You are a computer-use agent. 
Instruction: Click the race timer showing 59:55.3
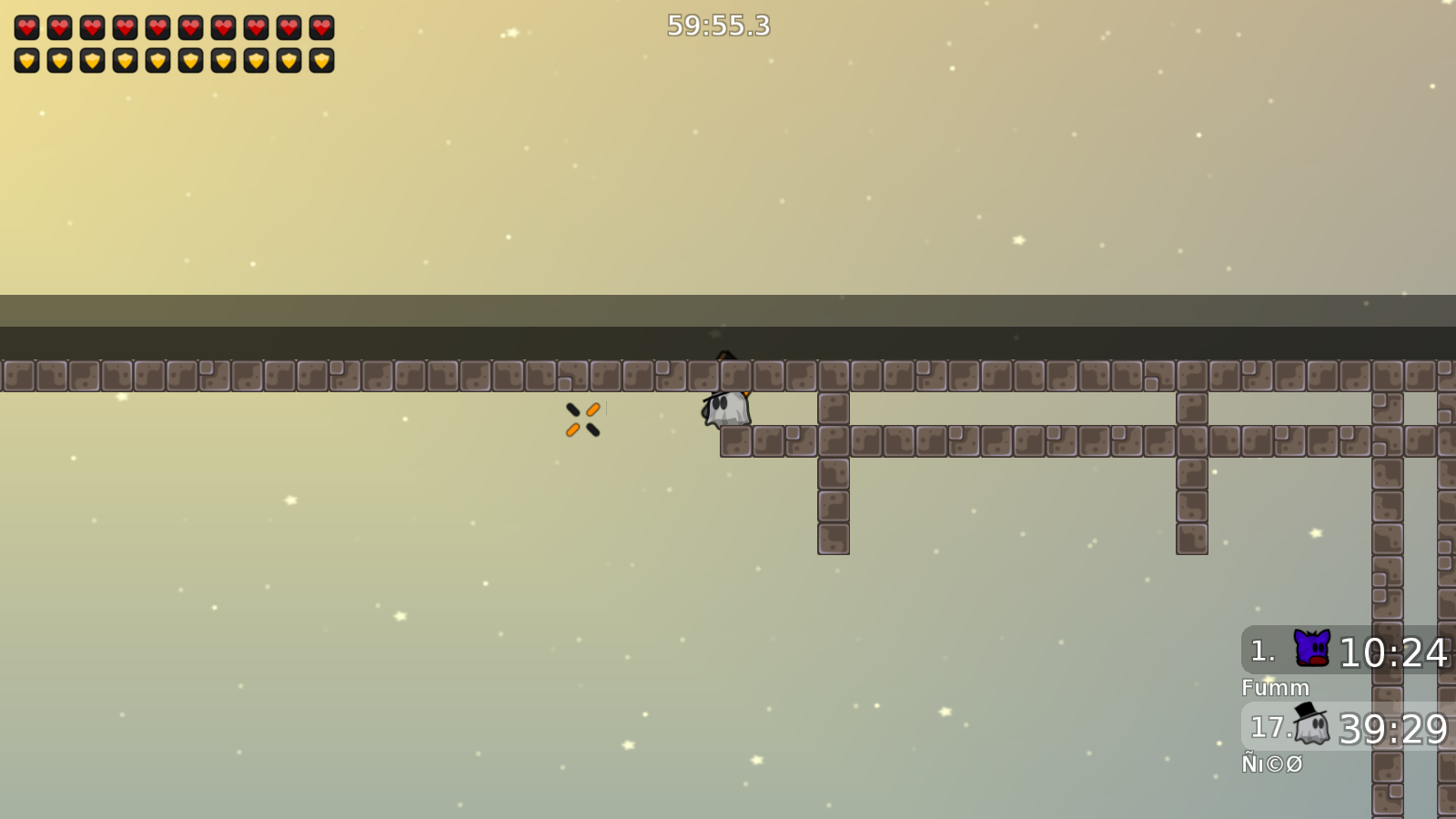coord(717,26)
